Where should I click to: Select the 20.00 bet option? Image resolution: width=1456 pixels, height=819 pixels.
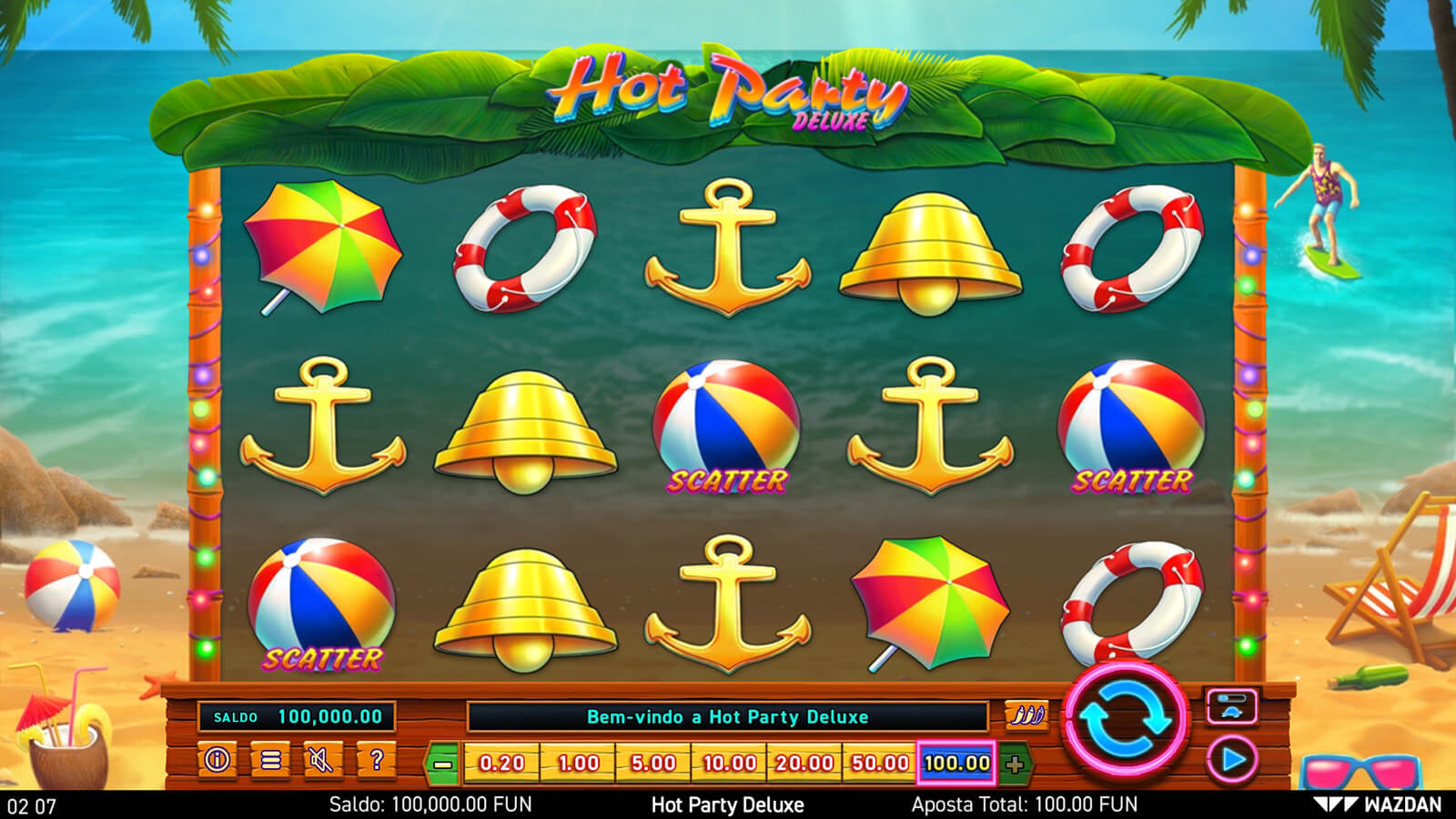pyautogui.click(x=804, y=763)
